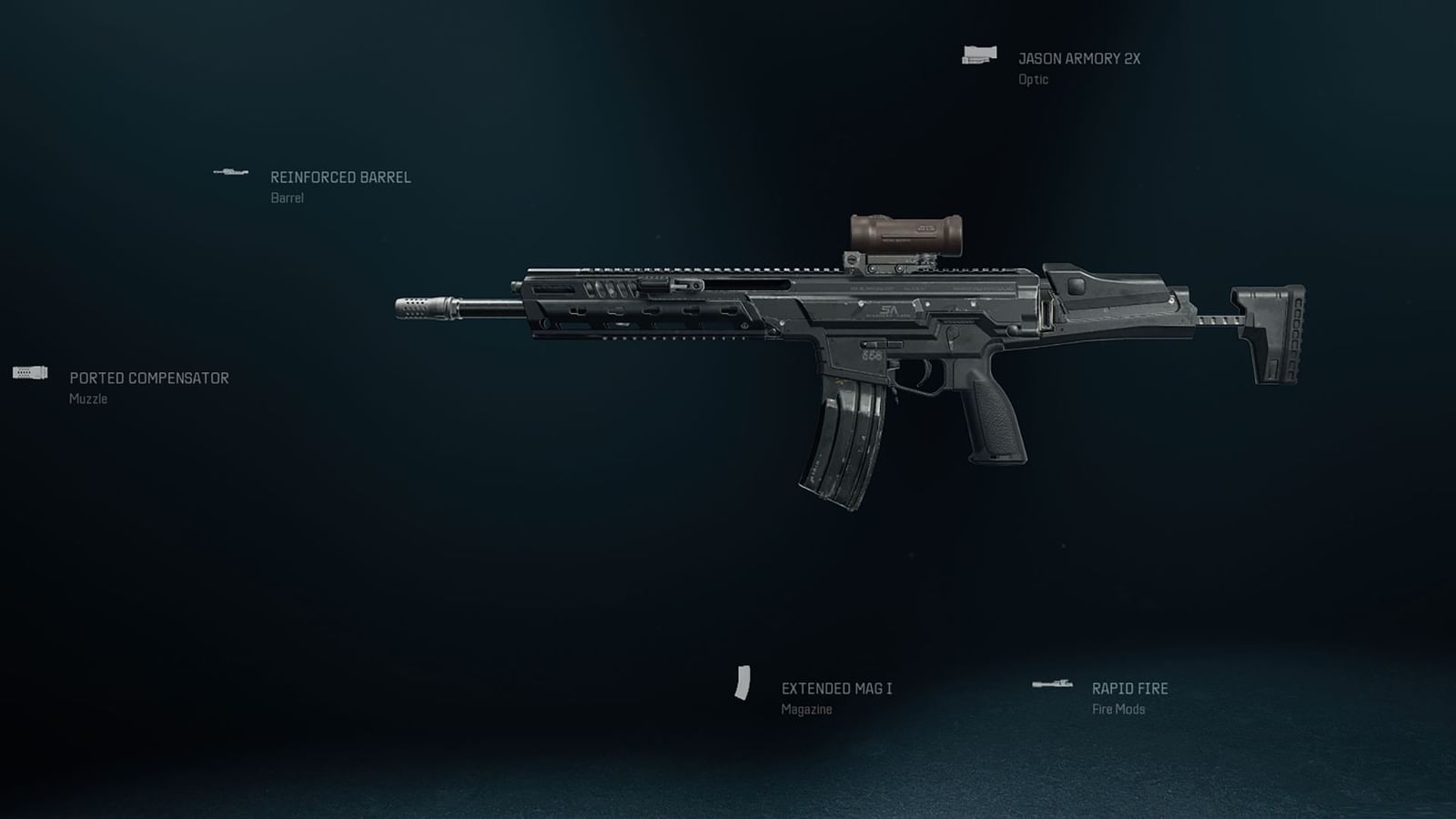Click the Optic category subtitle
Screen dimensions: 1456x819
1032,78
